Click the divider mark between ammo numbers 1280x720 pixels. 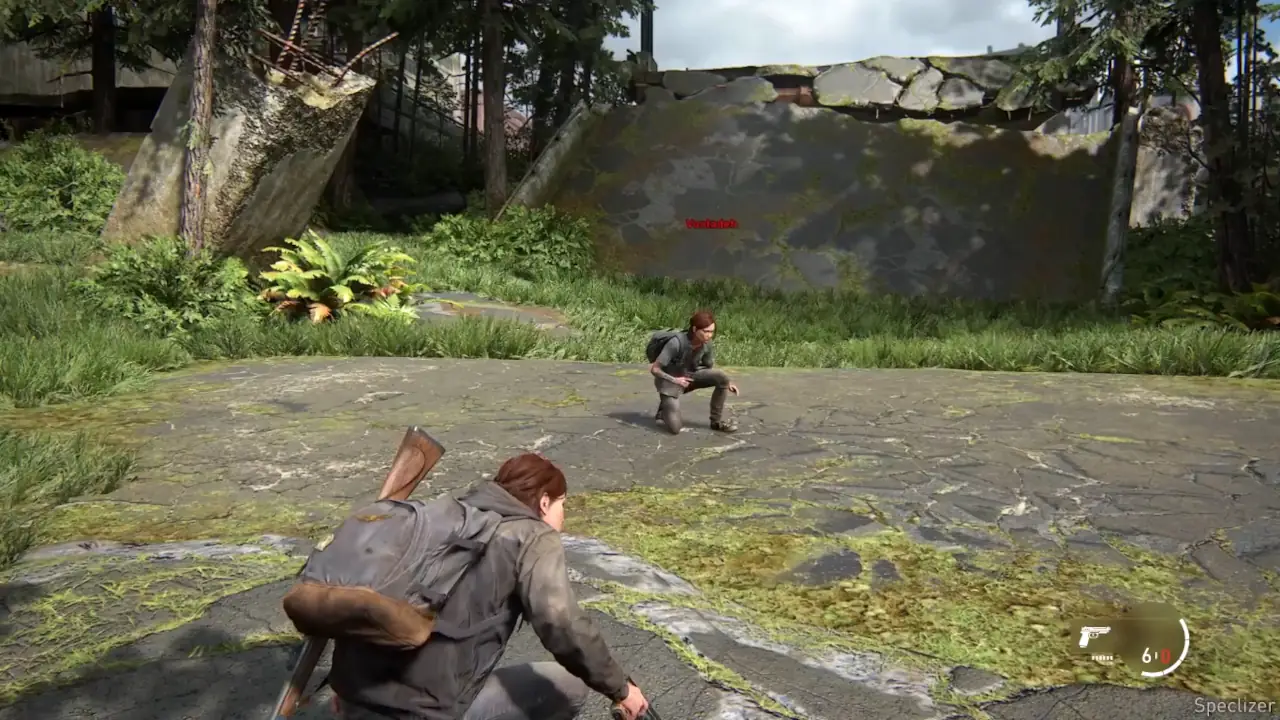point(1156,654)
